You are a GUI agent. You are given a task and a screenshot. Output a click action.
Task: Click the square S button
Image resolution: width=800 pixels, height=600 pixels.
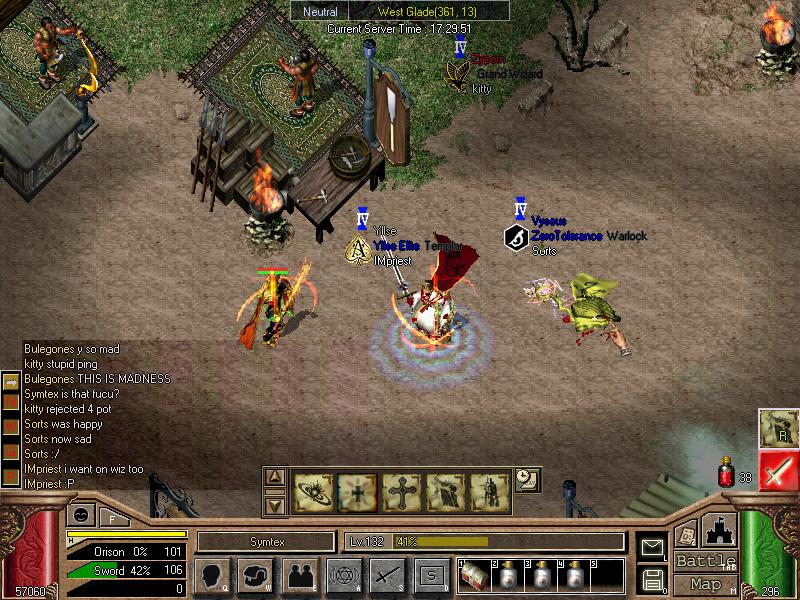(x=431, y=576)
